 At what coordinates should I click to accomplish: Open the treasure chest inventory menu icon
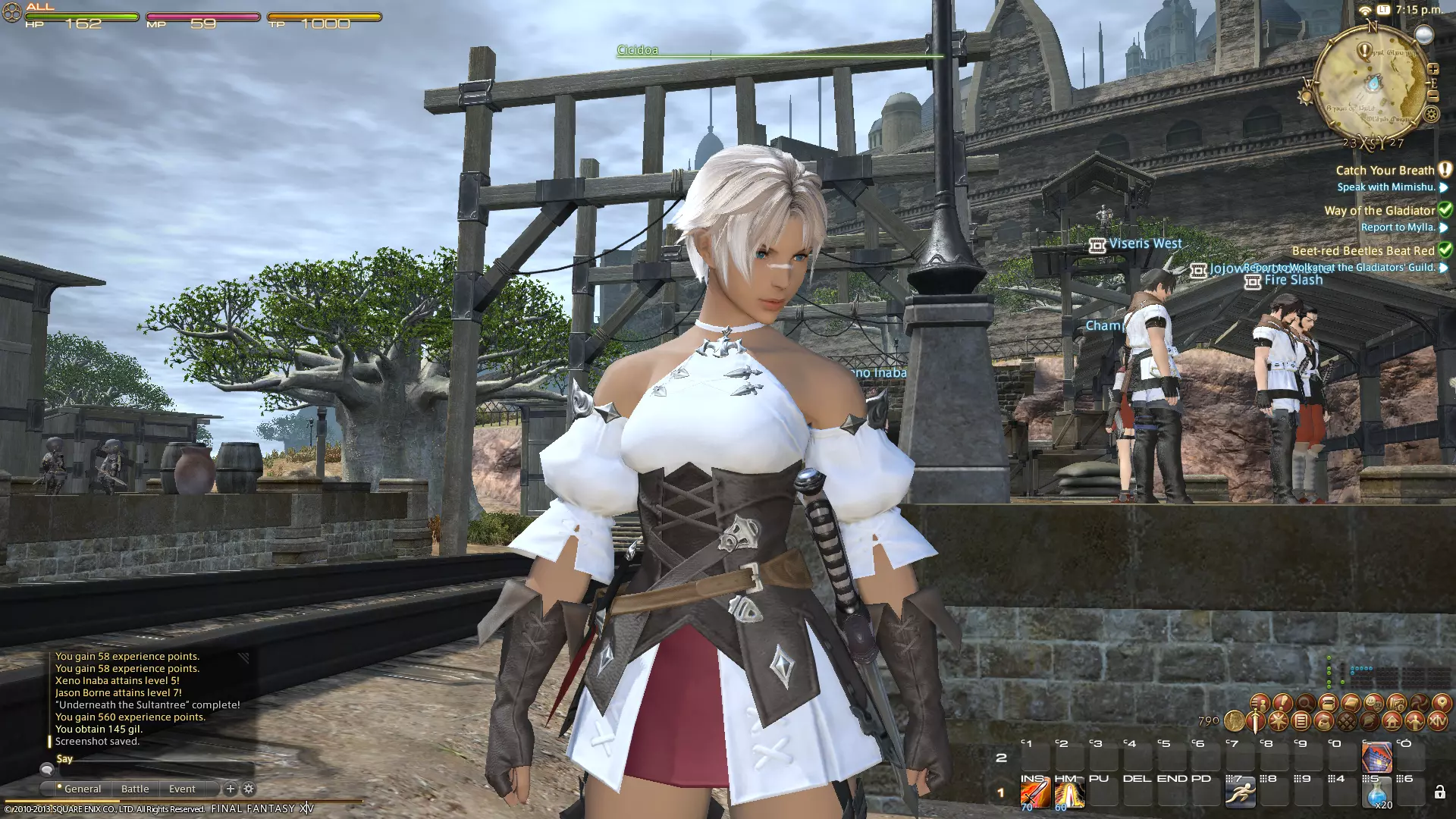1328,703
